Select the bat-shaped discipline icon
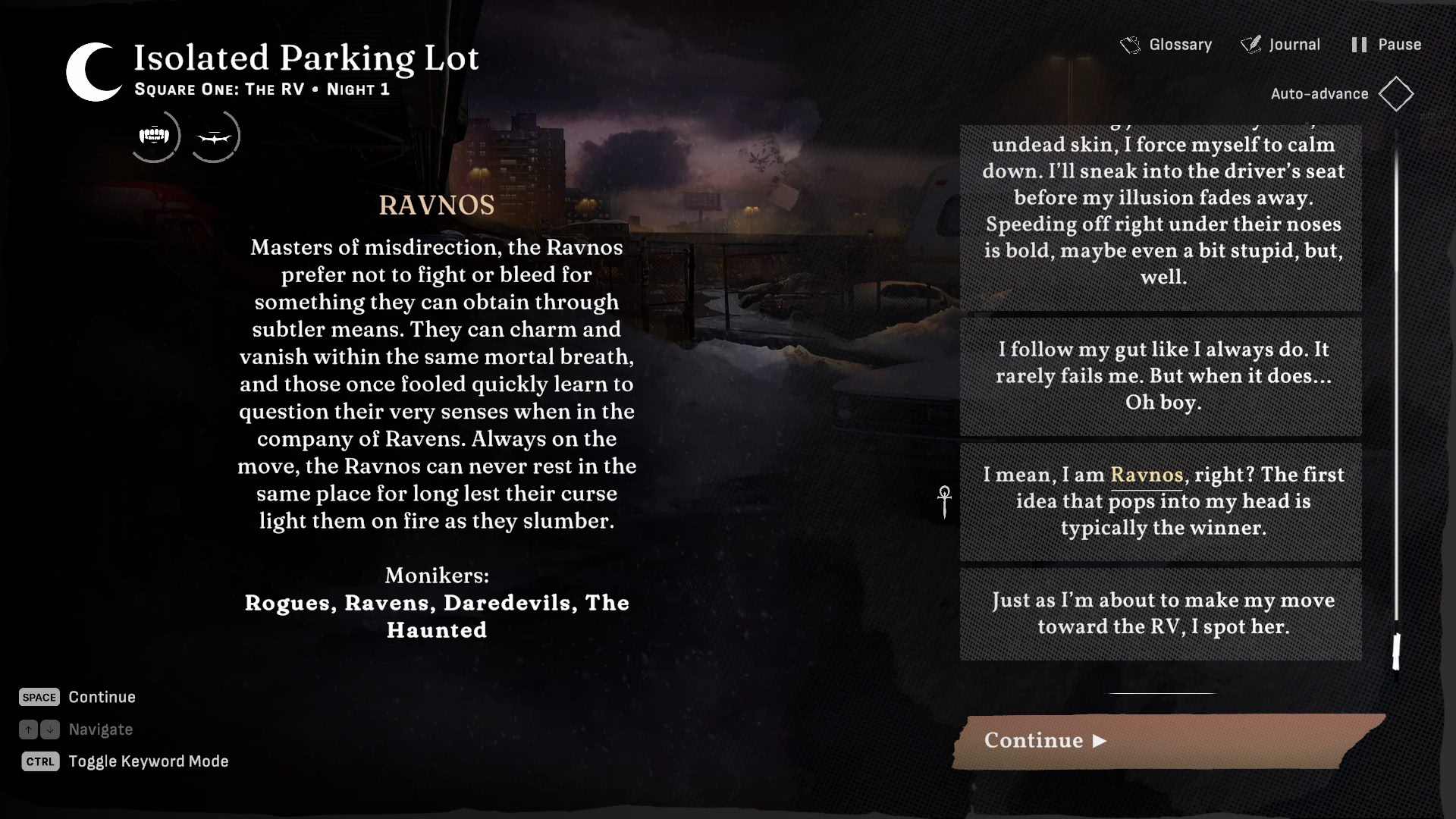Image resolution: width=1456 pixels, height=819 pixels. tap(215, 136)
